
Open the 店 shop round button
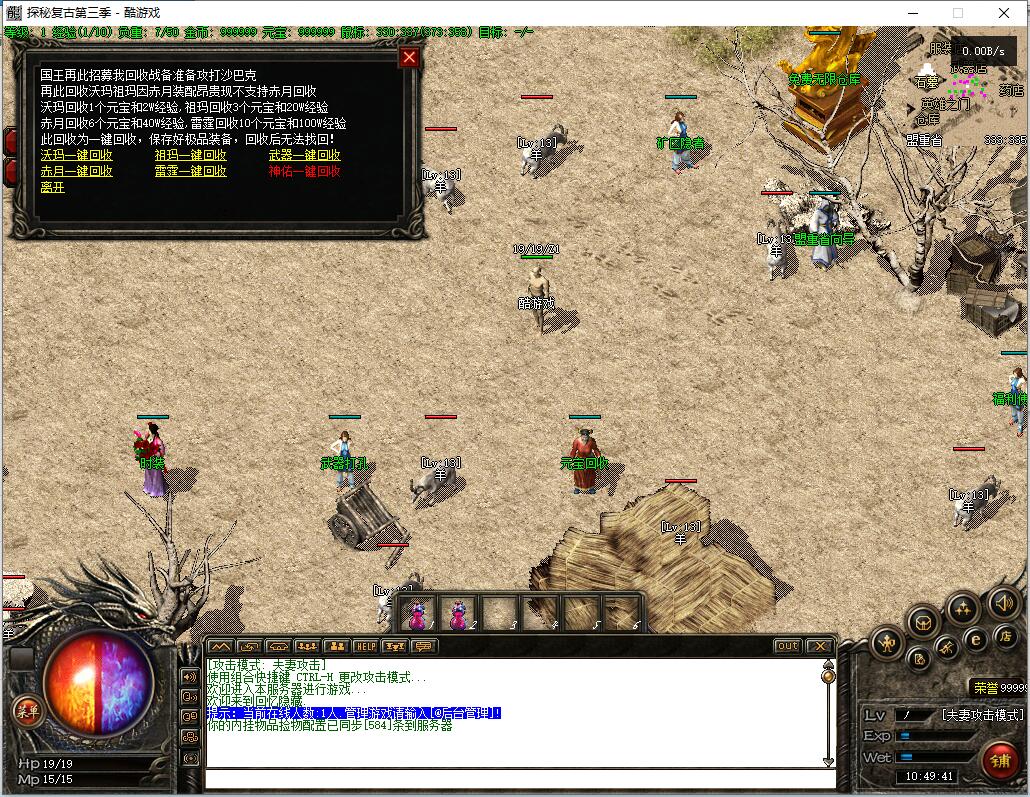coord(1005,636)
